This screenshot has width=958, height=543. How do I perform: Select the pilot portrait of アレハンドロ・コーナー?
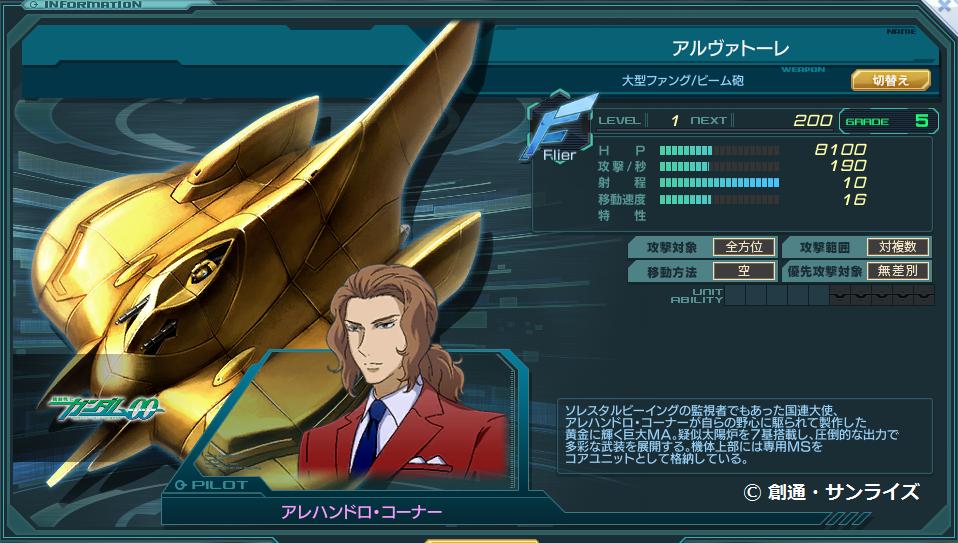[392, 390]
